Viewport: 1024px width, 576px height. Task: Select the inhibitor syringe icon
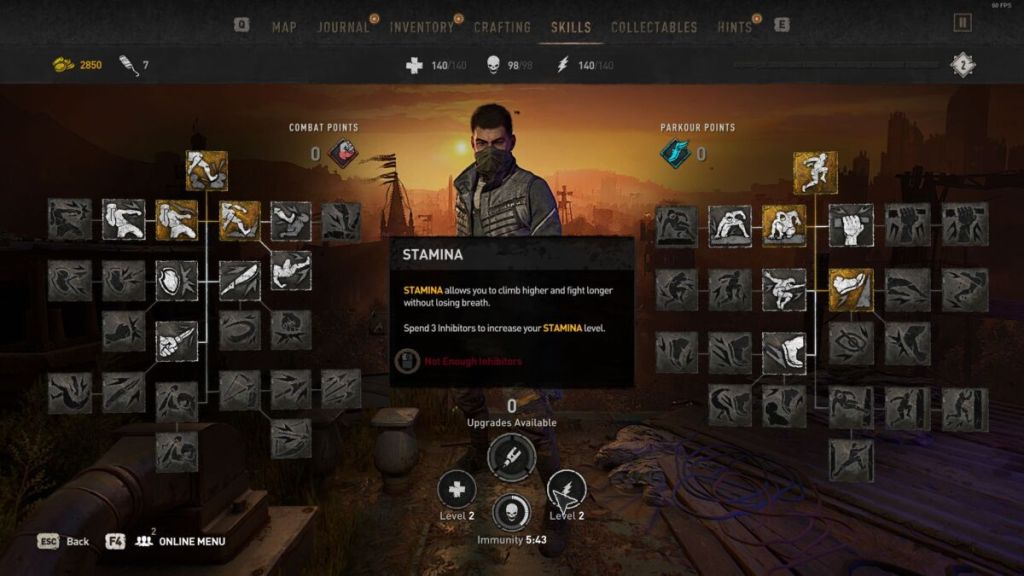click(x=511, y=458)
